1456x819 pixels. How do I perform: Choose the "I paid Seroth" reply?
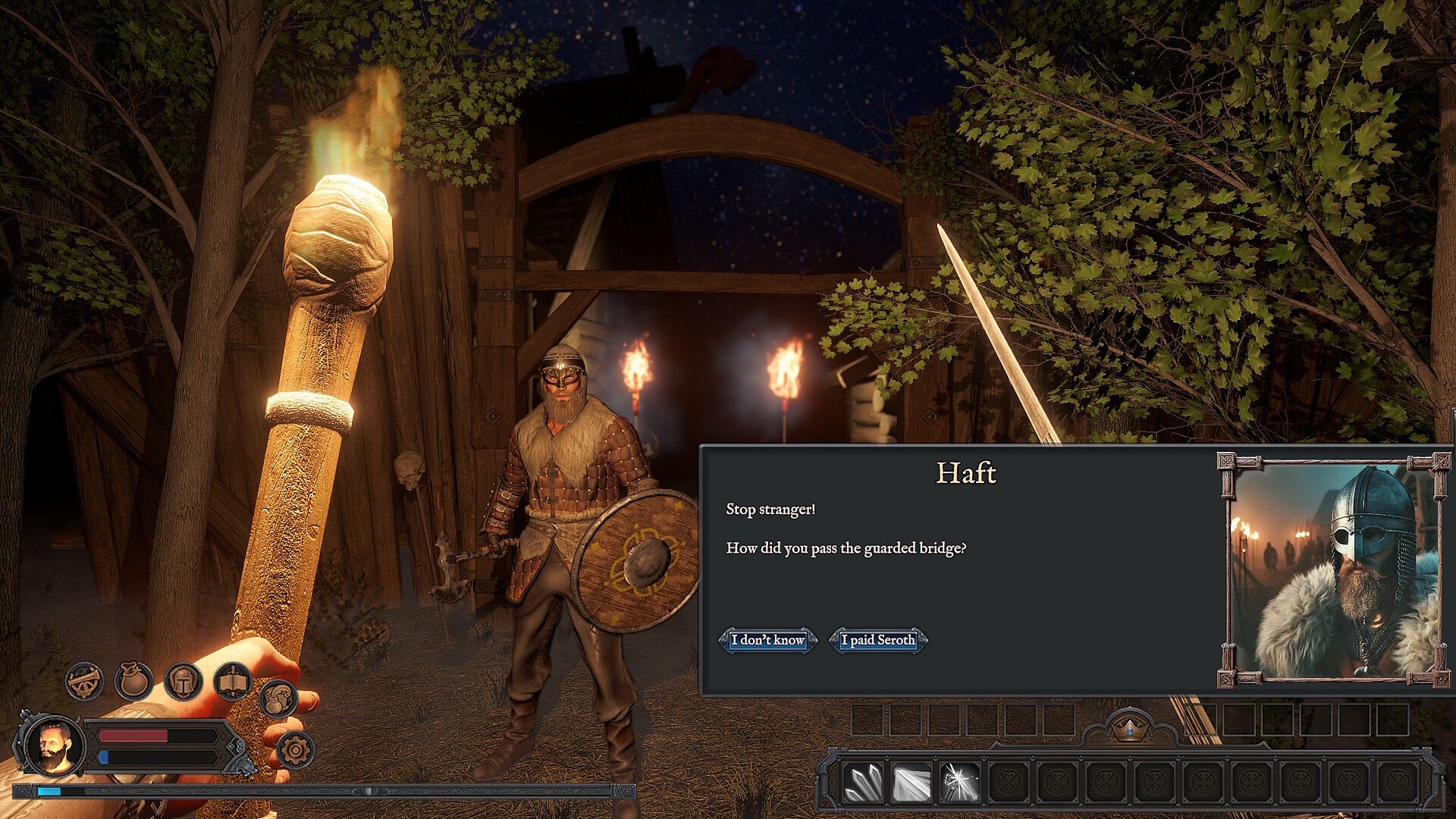tap(878, 640)
